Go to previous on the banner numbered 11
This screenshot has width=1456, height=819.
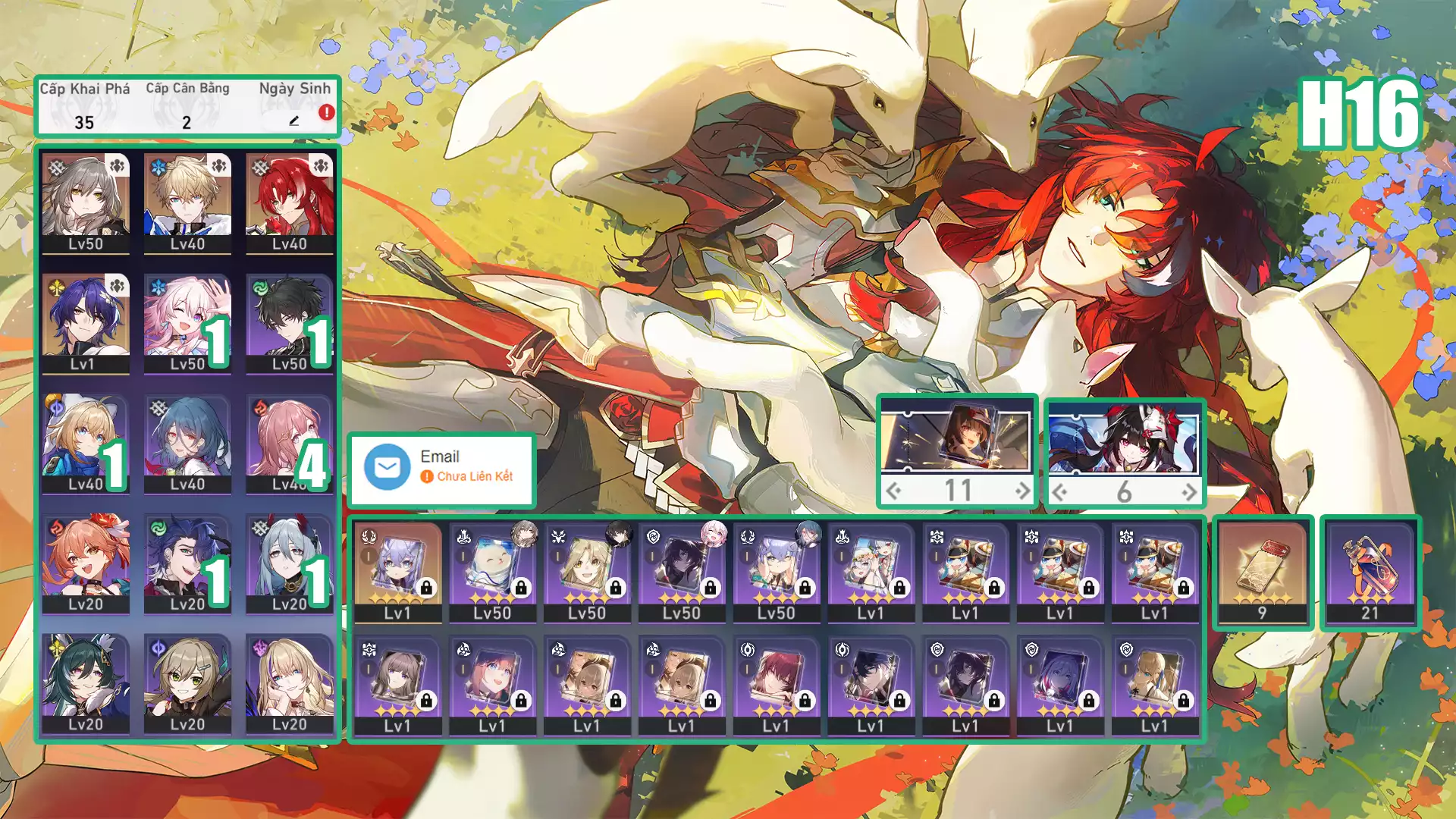pyautogui.click(x=894, y=491)
